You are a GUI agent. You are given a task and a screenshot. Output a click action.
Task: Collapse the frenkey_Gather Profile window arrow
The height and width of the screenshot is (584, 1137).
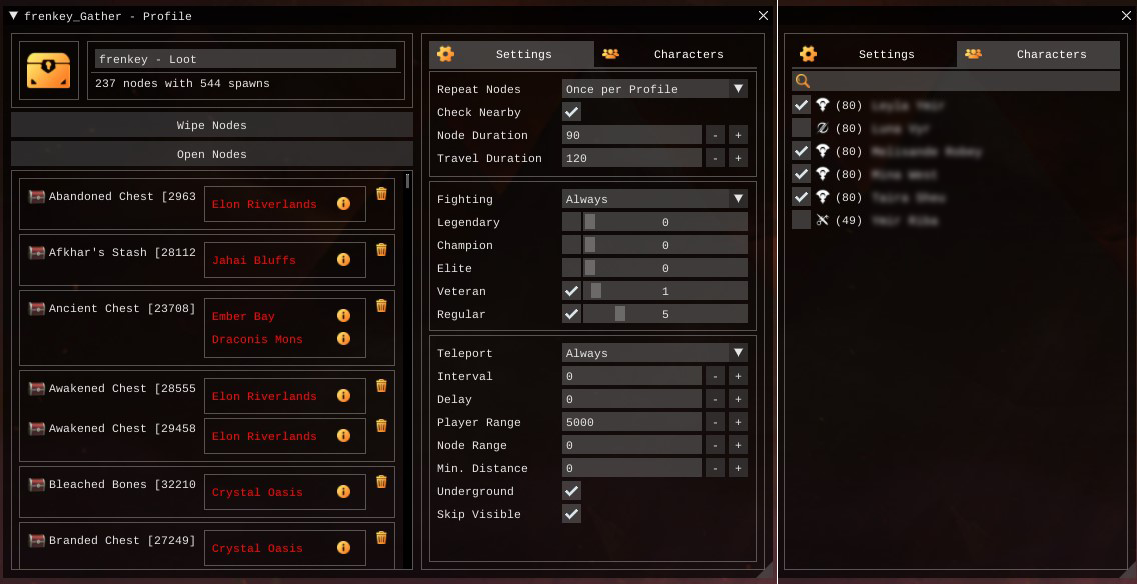[x=13, y=16]
